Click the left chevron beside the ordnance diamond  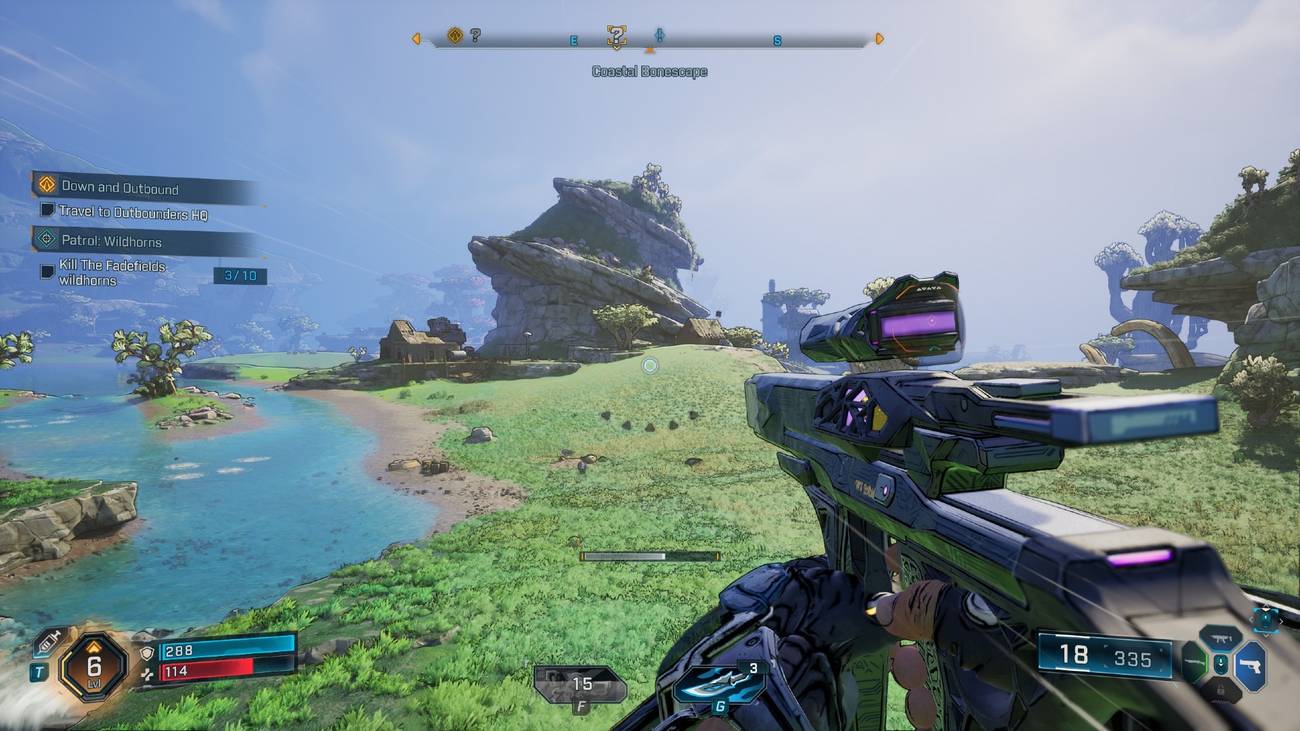(1252, 618)
